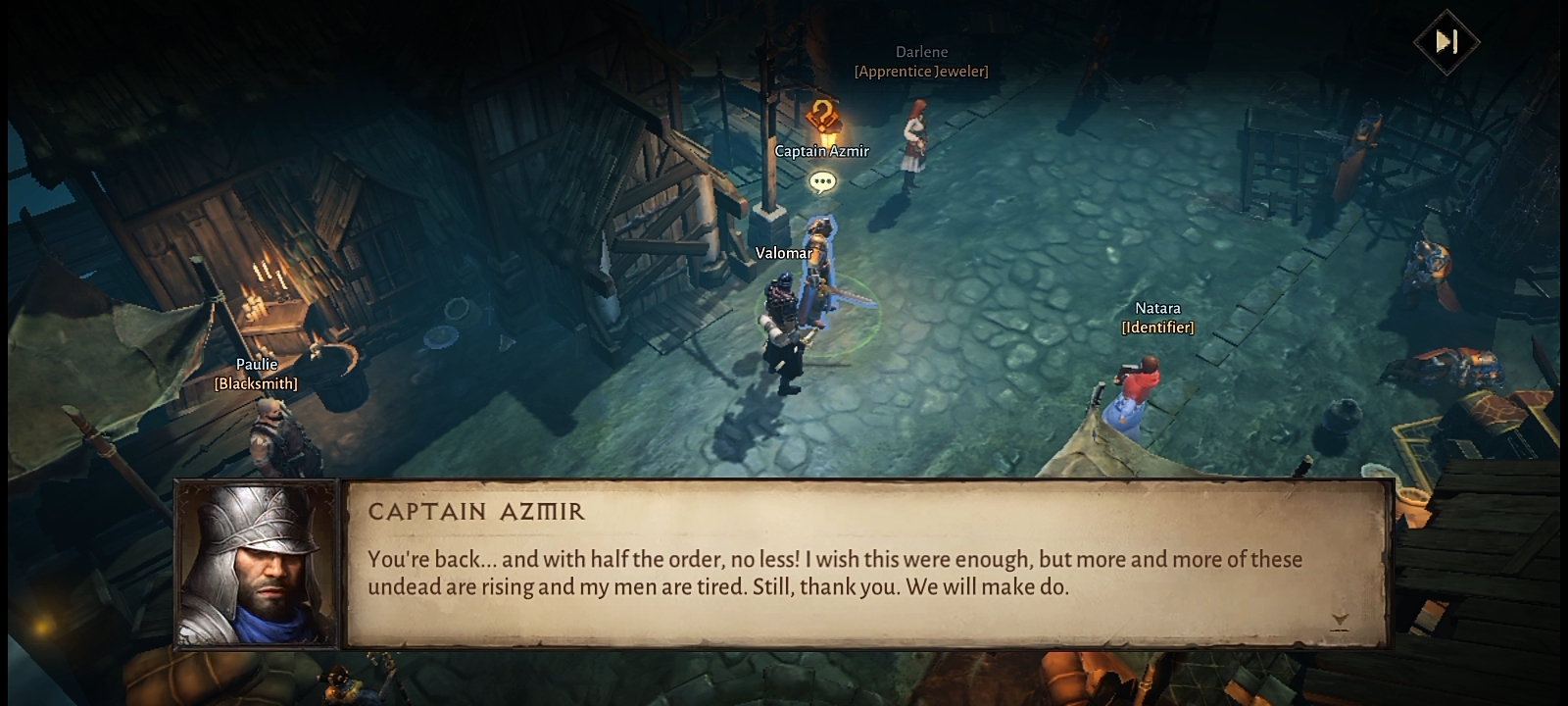Skip the cutscene with the top-right button

pyautogui.click(x=1446, y=41)
